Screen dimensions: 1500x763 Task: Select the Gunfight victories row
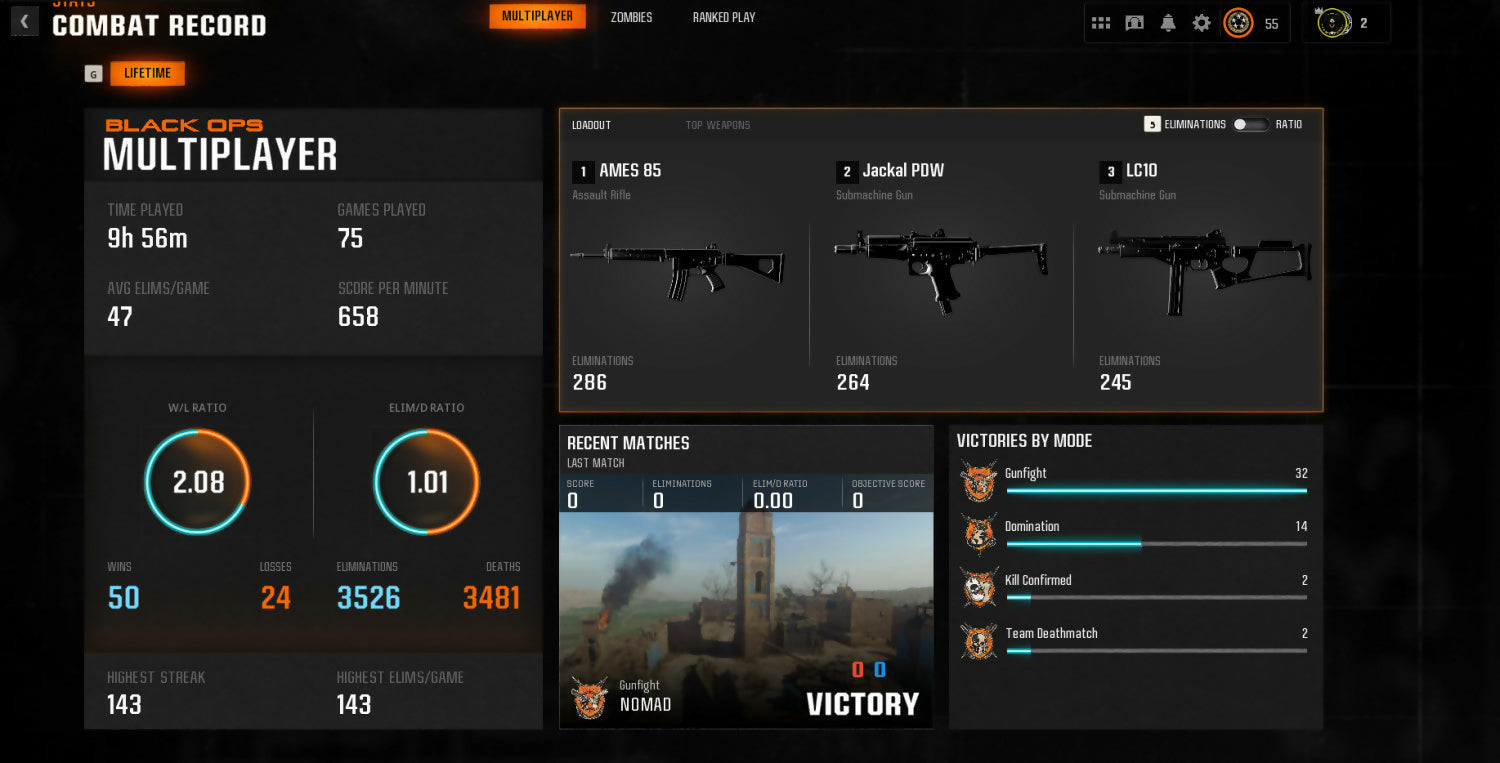1135,481
